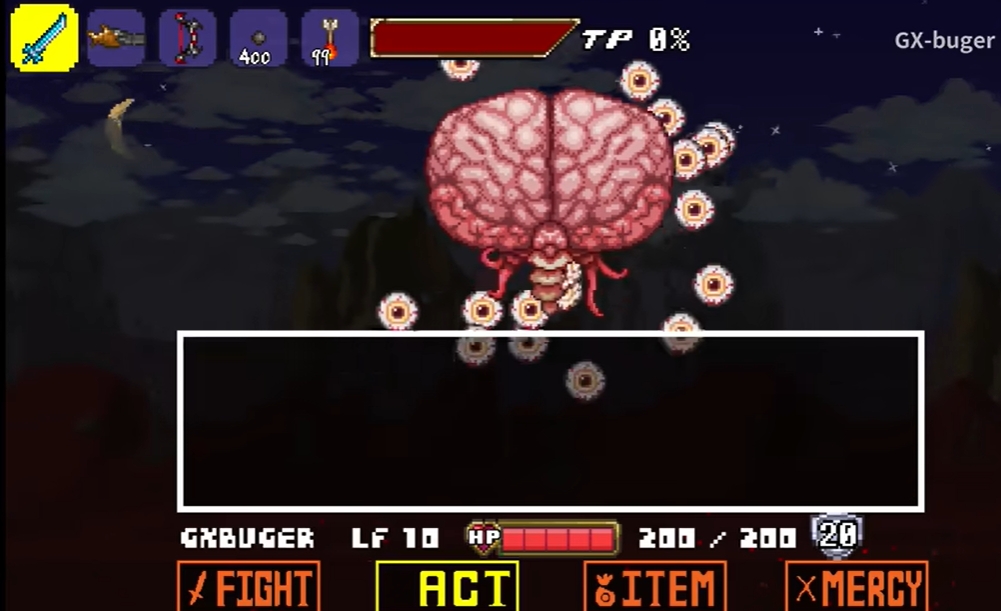Pick the MERCY option
This screenshot has height=611, width=1001.
click(856, 587)
